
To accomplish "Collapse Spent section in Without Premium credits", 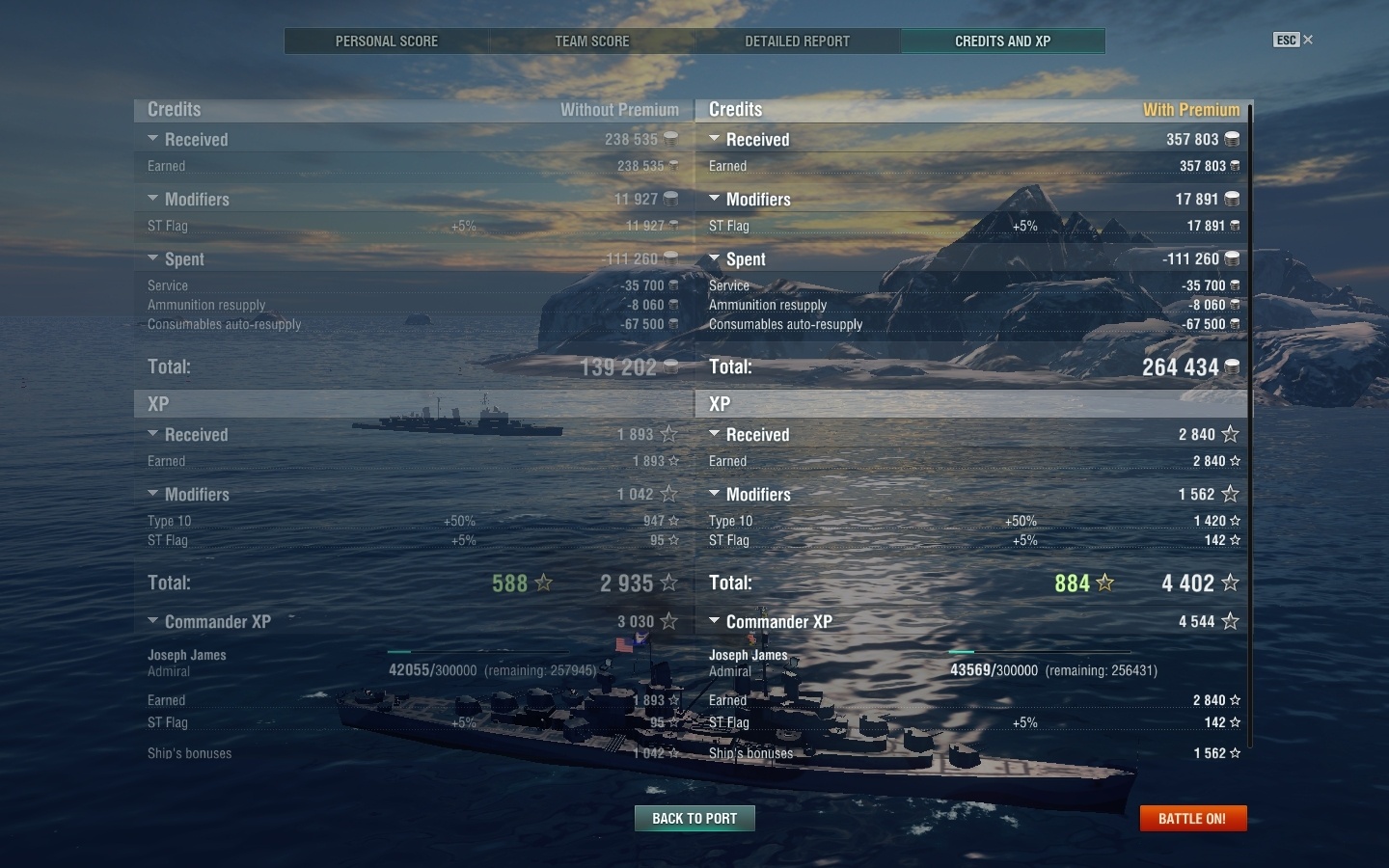I will pos(153,258).
